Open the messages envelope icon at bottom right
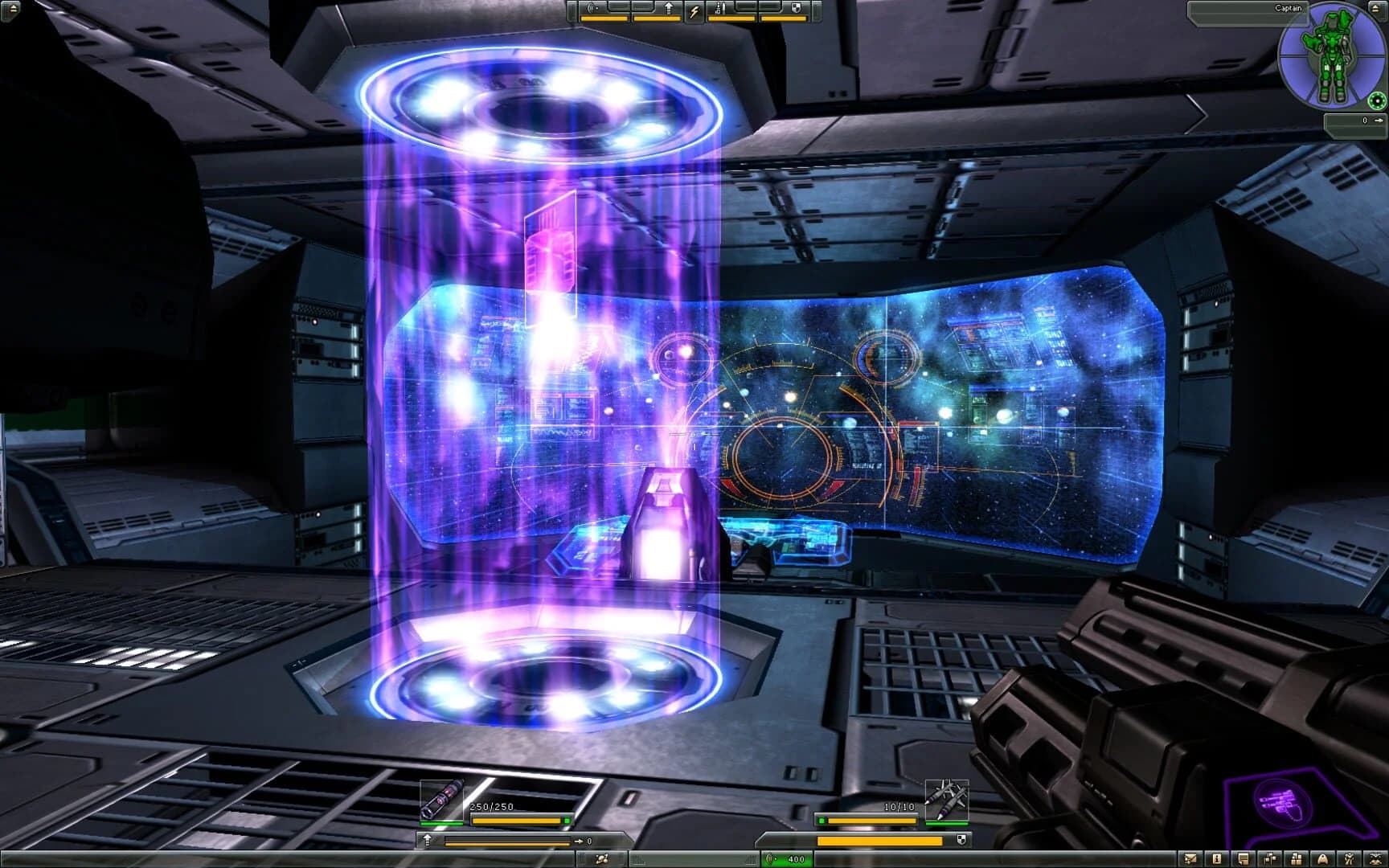The width and height of the screenshot is (1389, 868). point(1190,859)
